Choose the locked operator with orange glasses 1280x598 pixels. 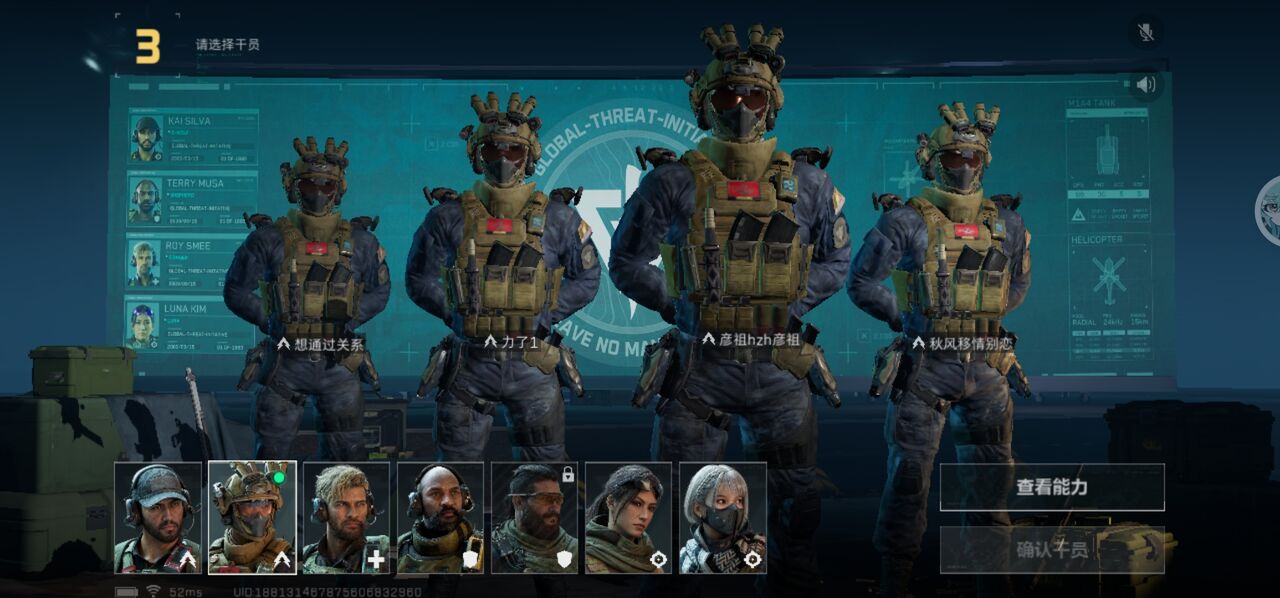tap(534, 517)
